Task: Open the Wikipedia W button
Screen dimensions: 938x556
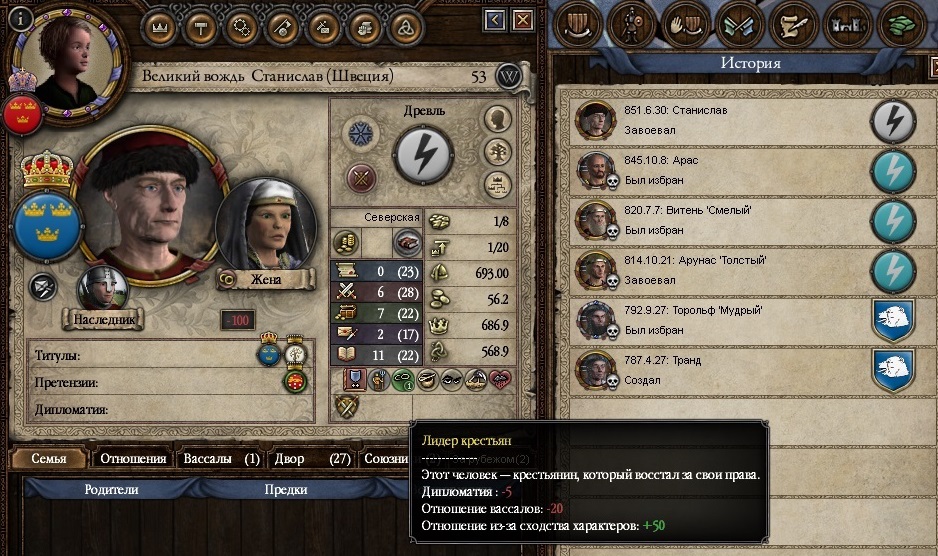Action: tap(510, 76)
